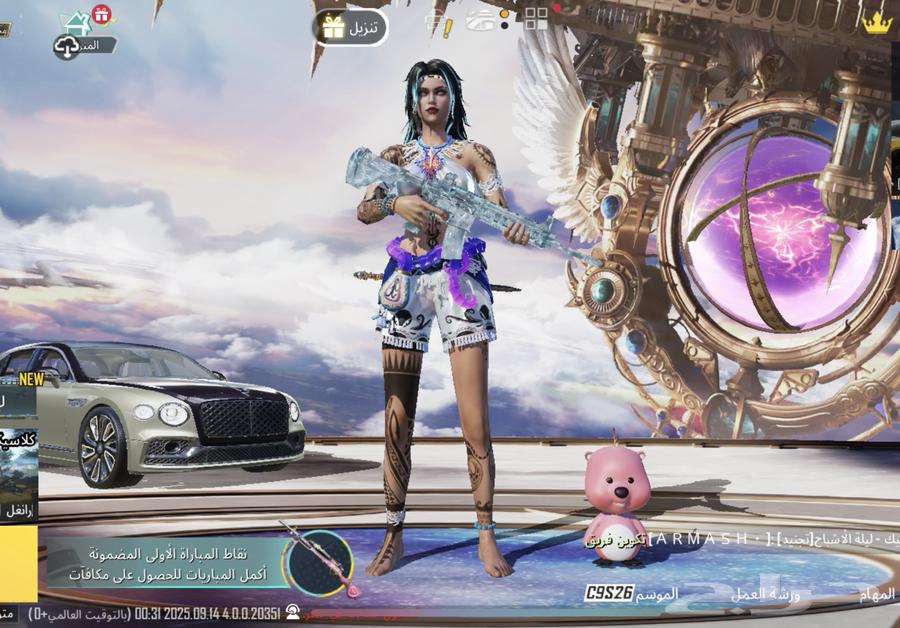Tap the yellow start button
900x628 pixels.
(18, 563)
